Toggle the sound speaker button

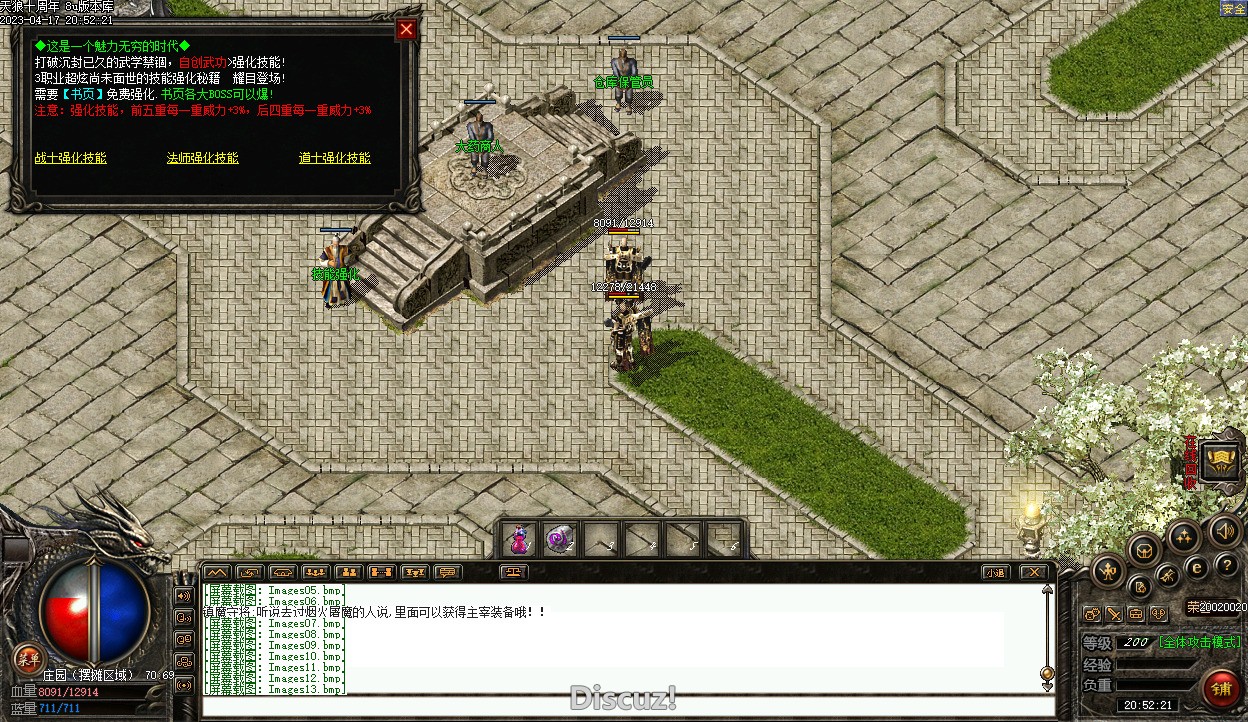(x=1223, y=531)
